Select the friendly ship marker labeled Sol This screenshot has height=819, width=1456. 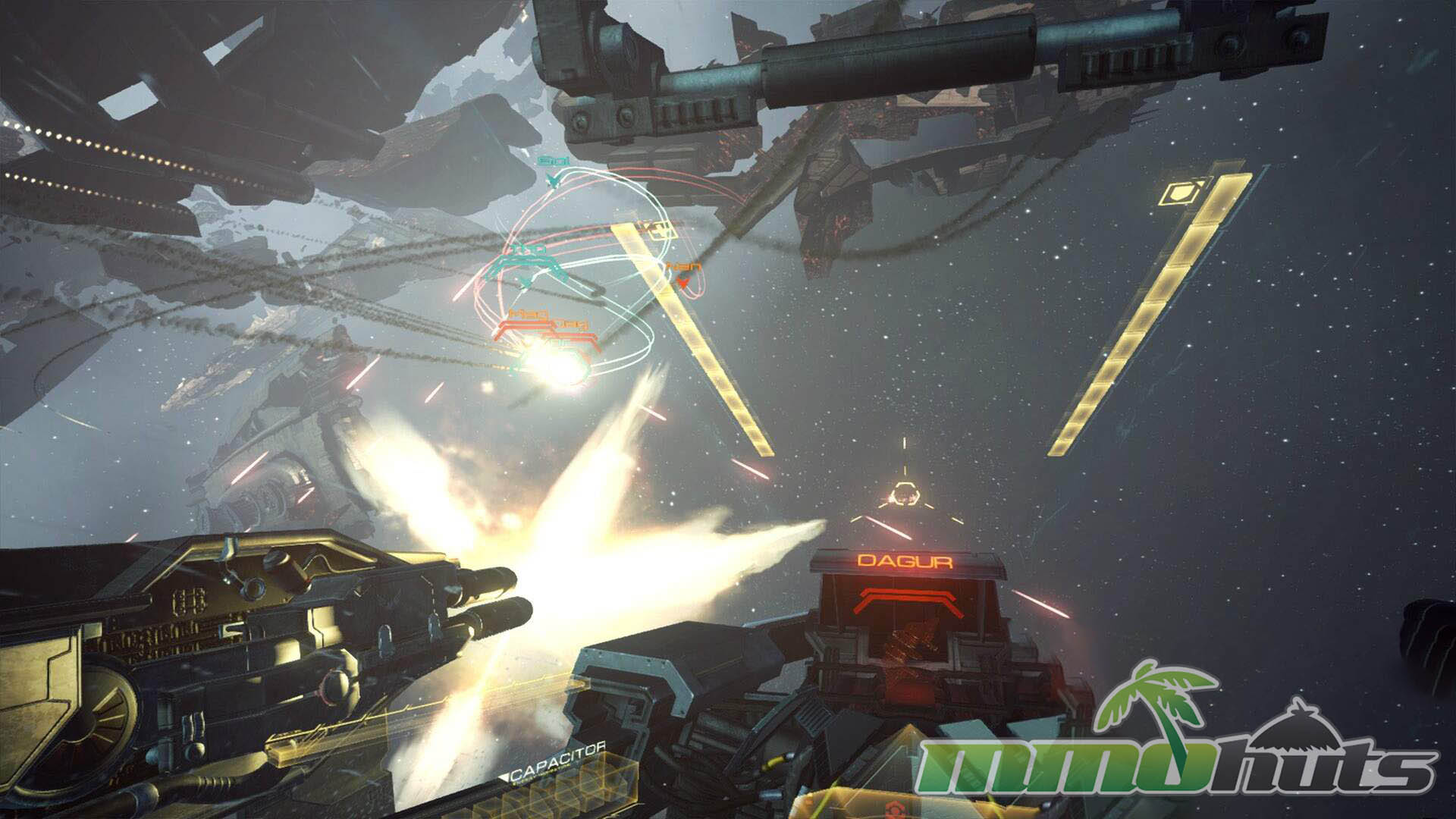click(553, 177)
